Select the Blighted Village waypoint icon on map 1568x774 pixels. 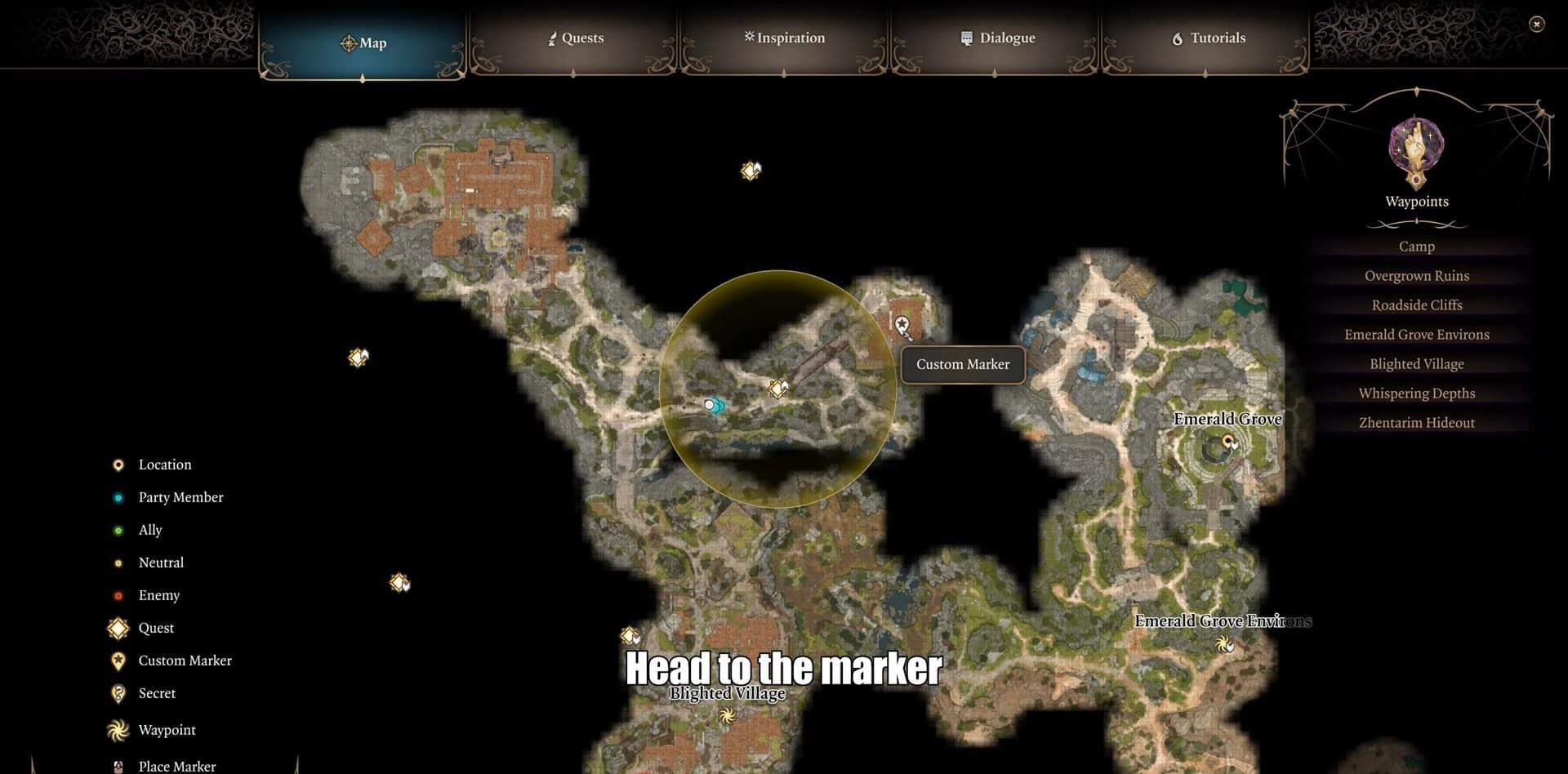[726, 716]
